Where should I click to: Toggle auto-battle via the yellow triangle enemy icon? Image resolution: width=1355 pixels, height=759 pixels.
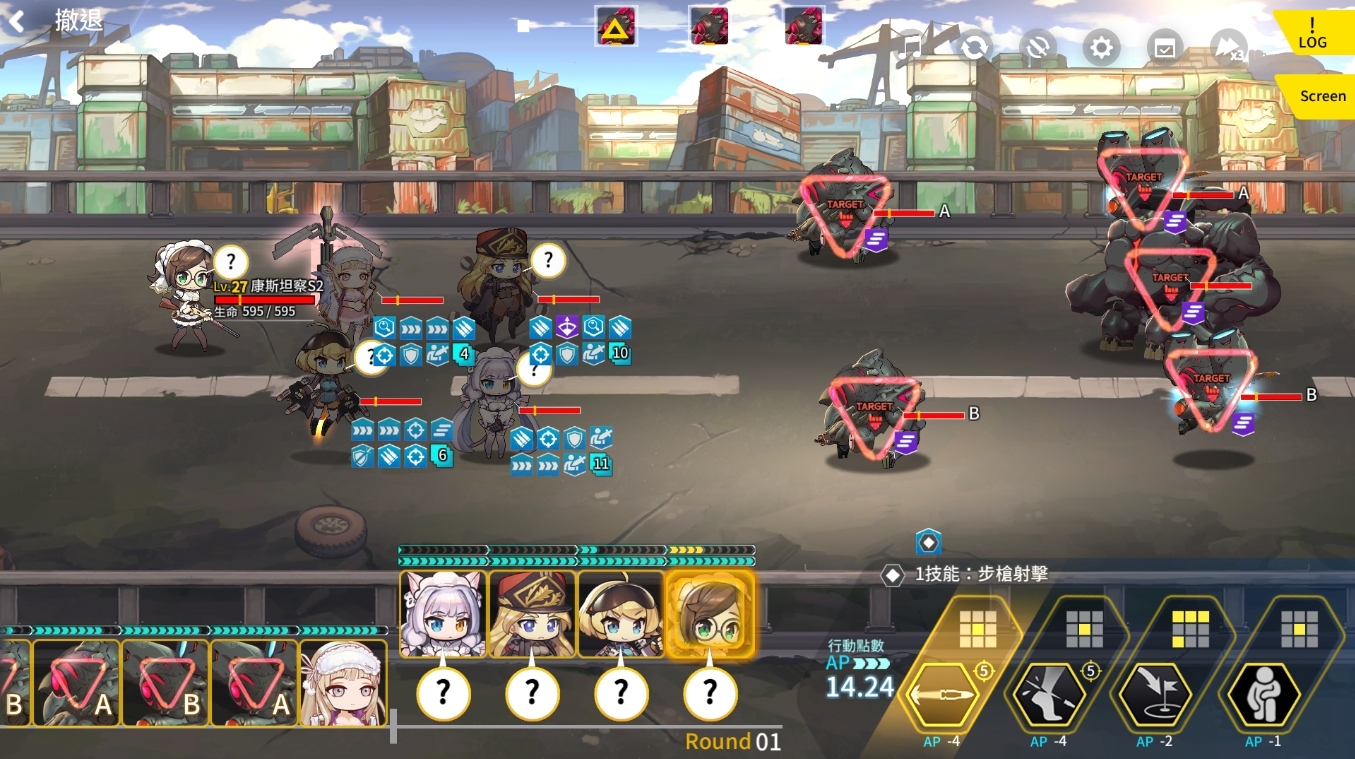[615, 25]
